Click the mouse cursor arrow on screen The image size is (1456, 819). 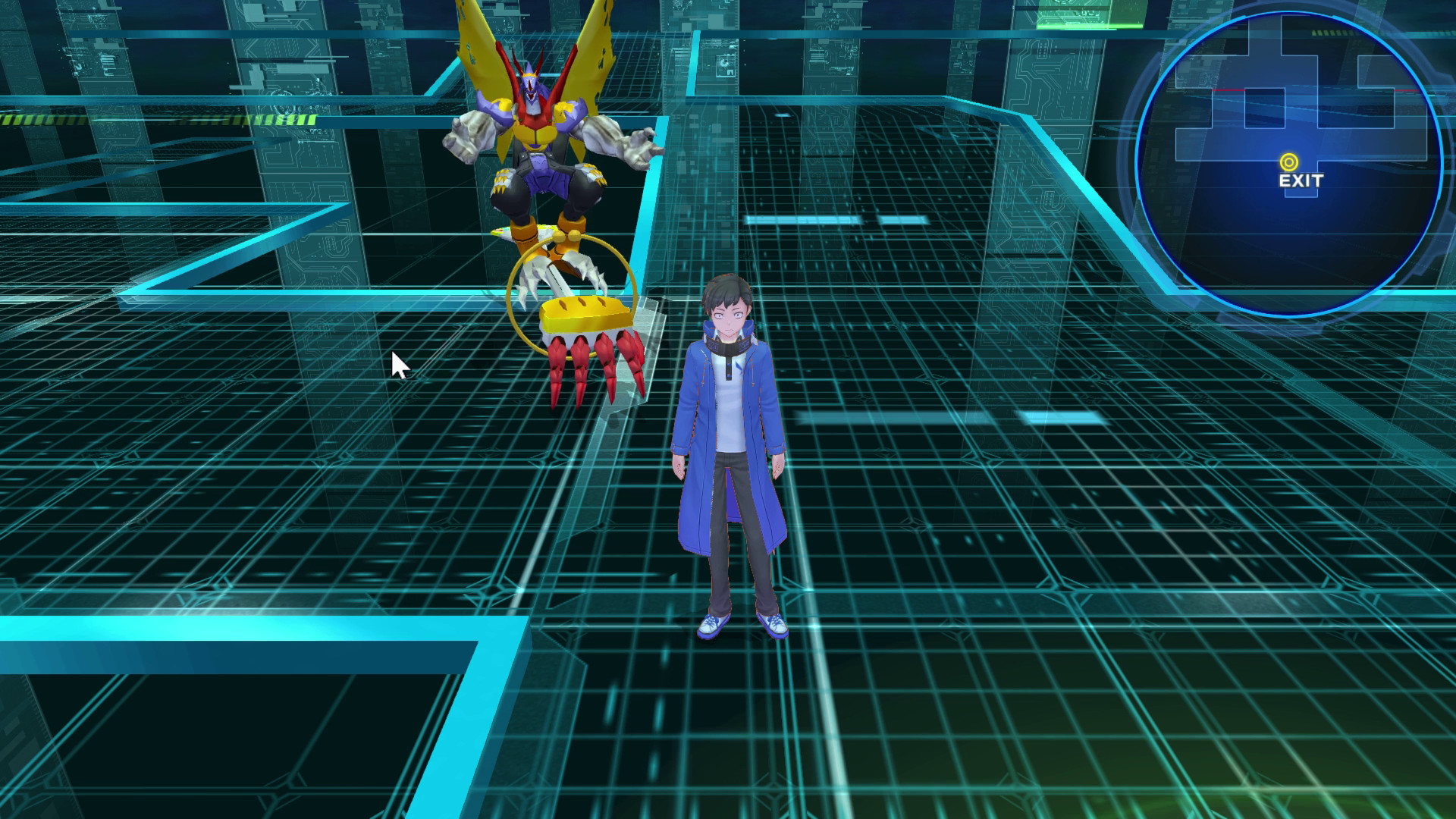click(398, 364)
